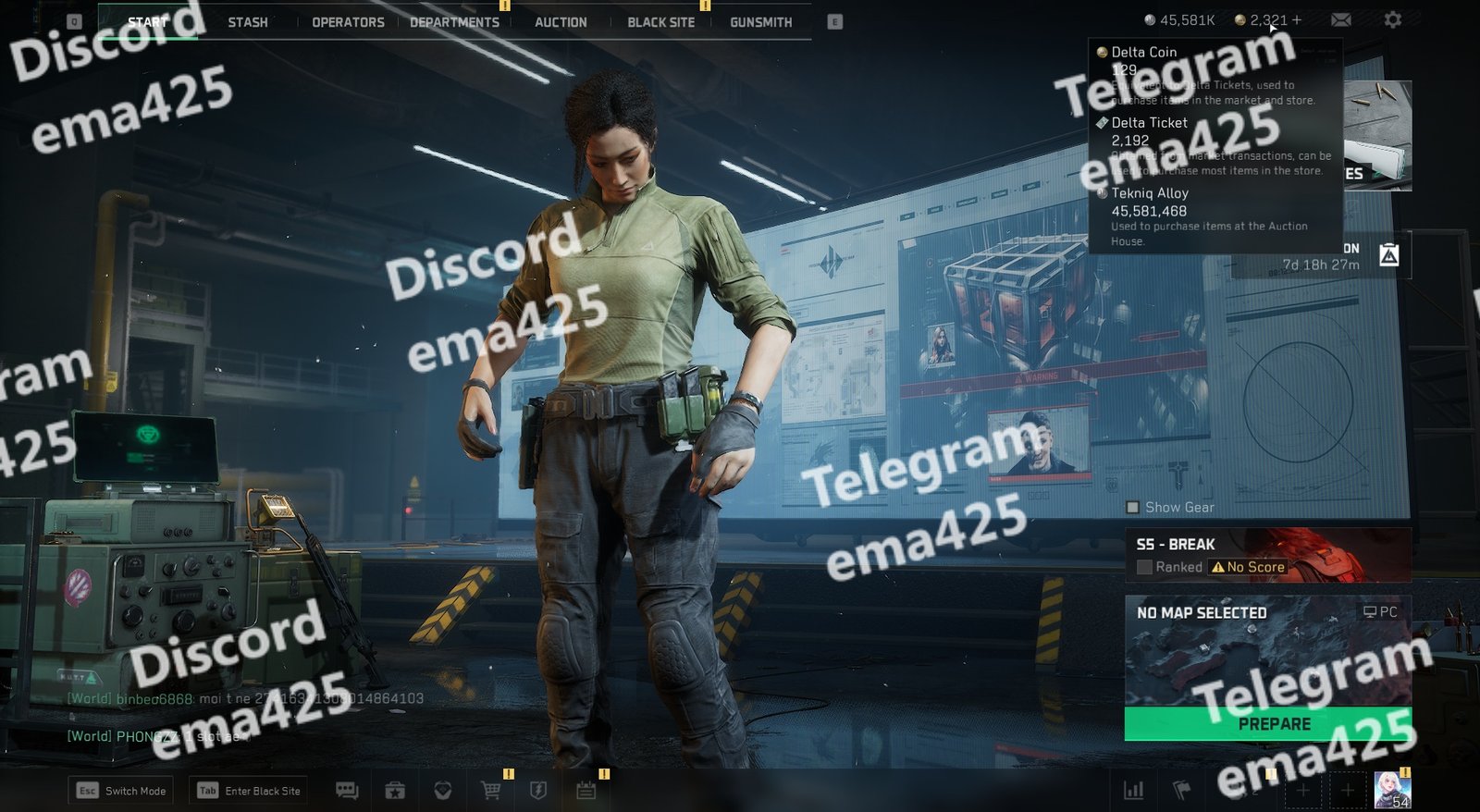Enable the Ranked checkbox
The width and height of the screenshot is (1480, 812).
(x=1145, y=567)
